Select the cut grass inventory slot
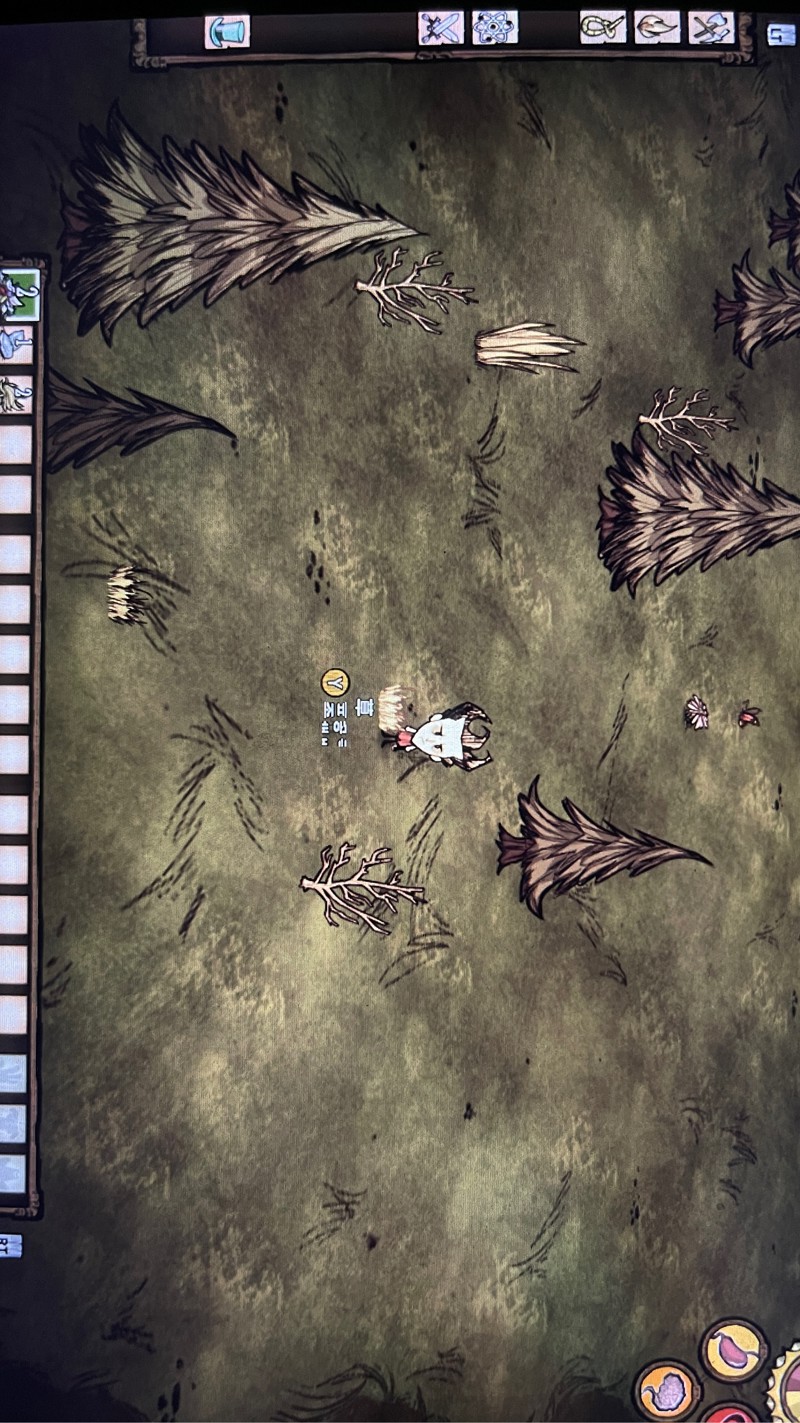Viewport: 800px width, 1423px height. pos(17,395)
